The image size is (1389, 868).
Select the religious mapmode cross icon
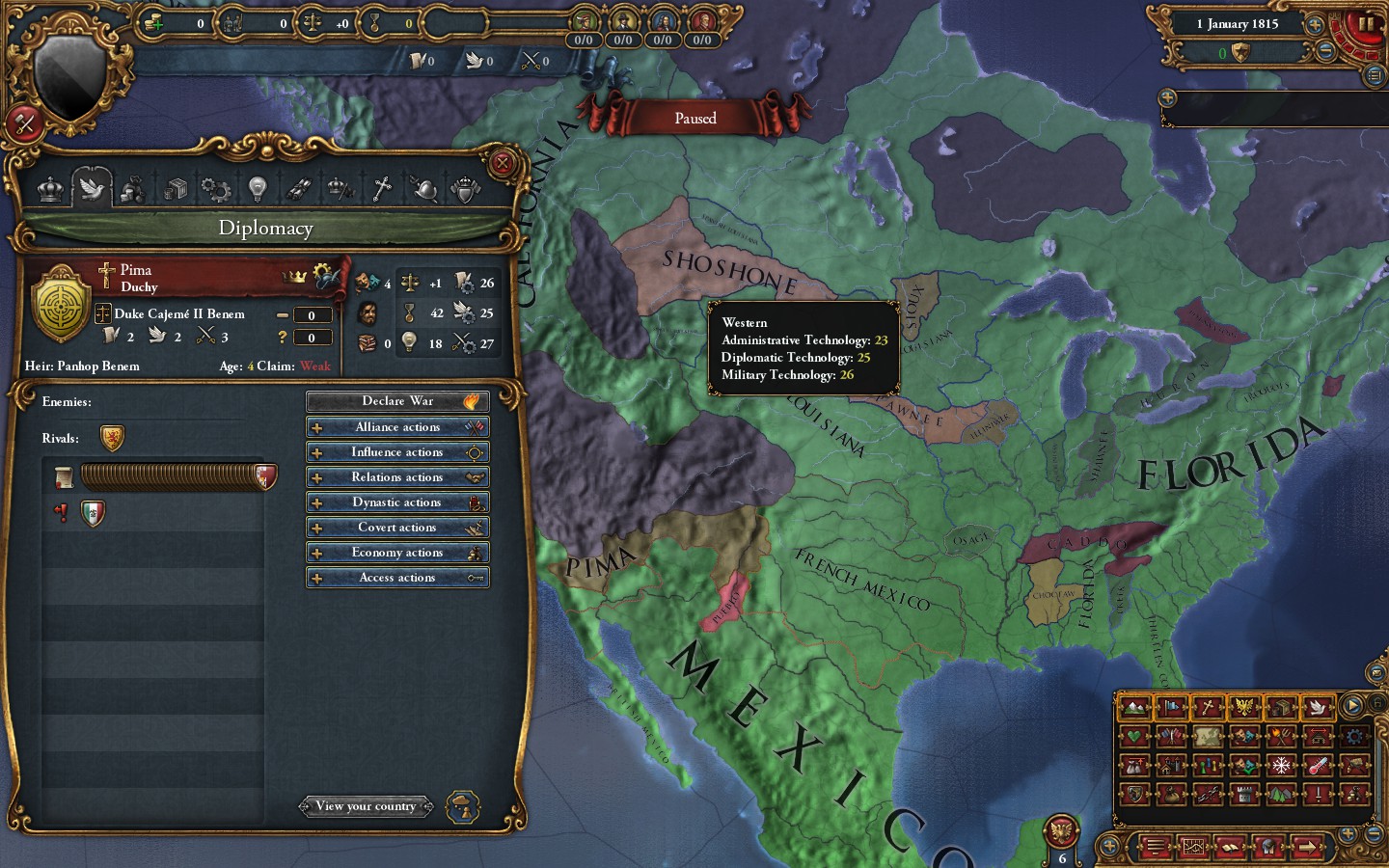[1208, 707]
